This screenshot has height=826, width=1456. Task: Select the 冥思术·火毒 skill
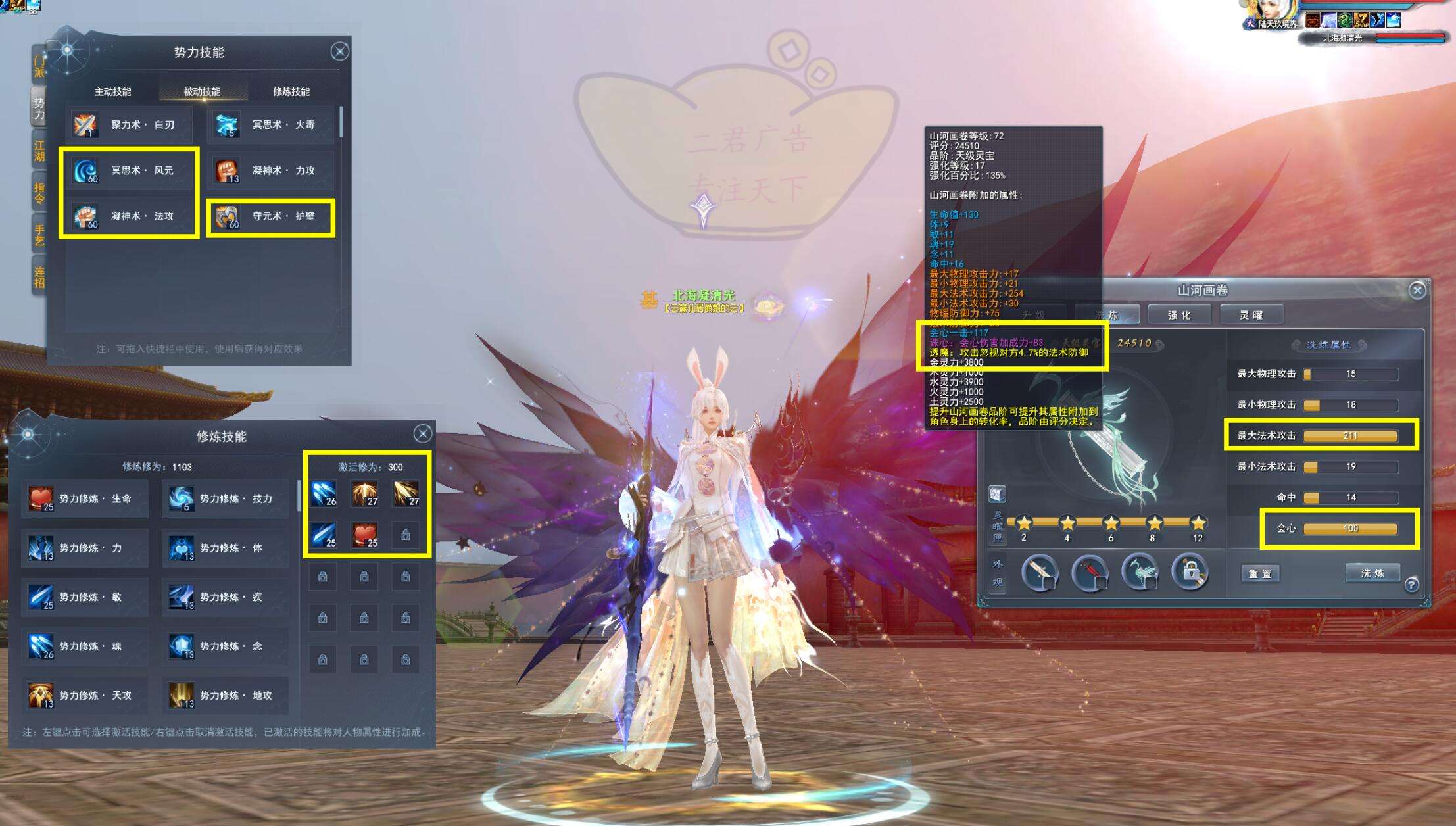point(270,125)
